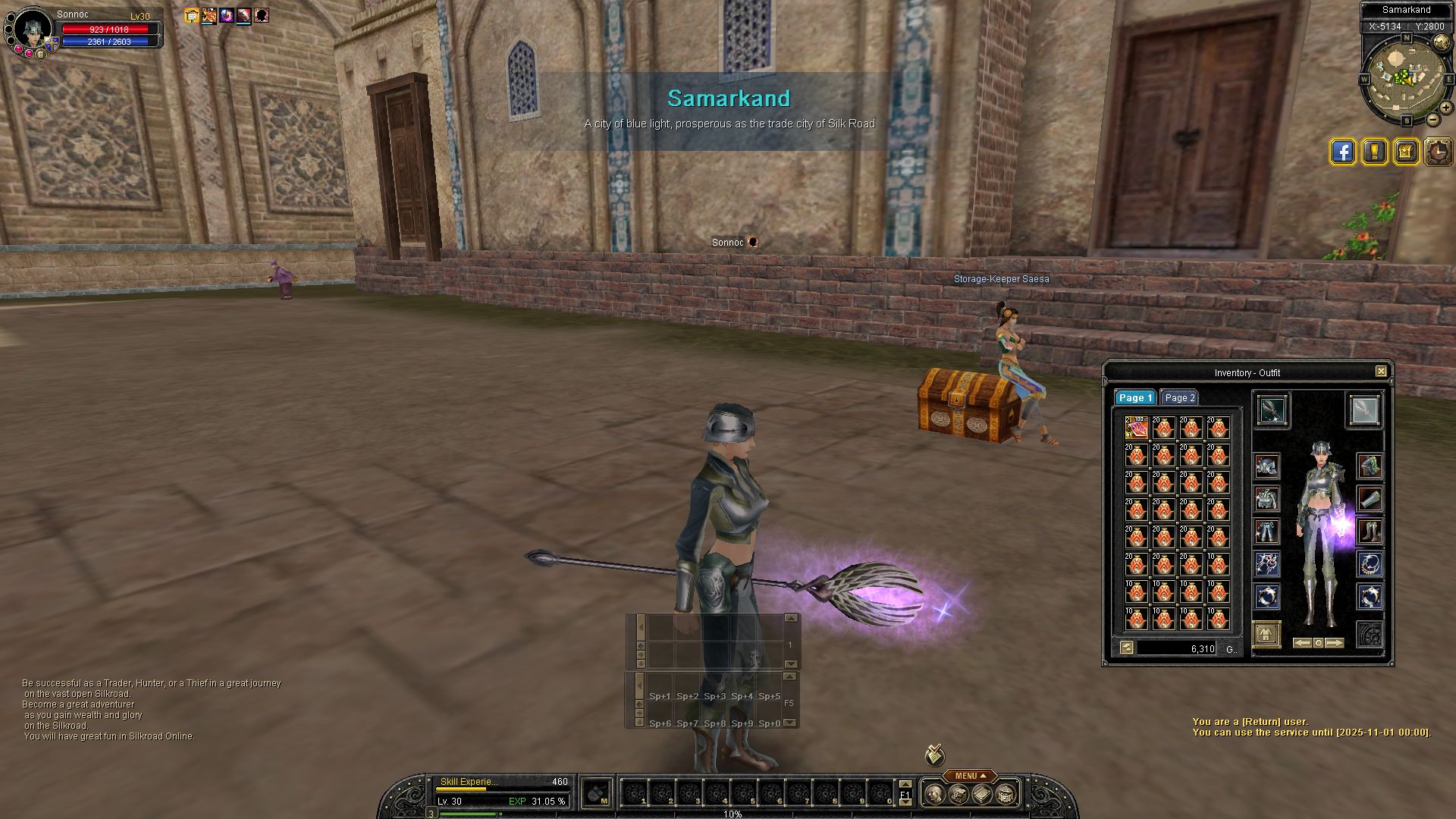Zoom in the minimap
Screen dimensions: 1456x819
point(1445,108)
